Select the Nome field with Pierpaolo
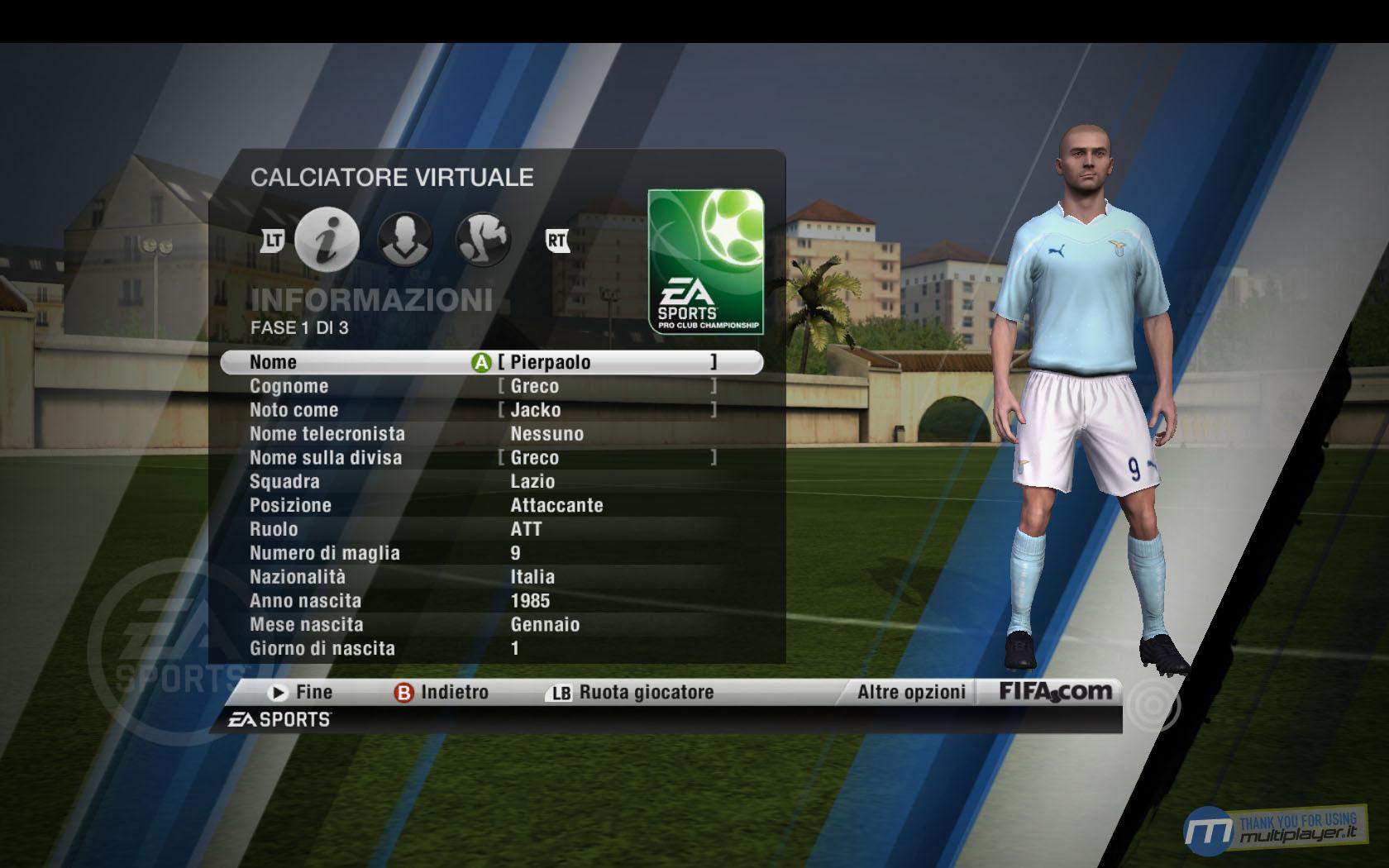 pyautogui.click(x=491, y=362)
